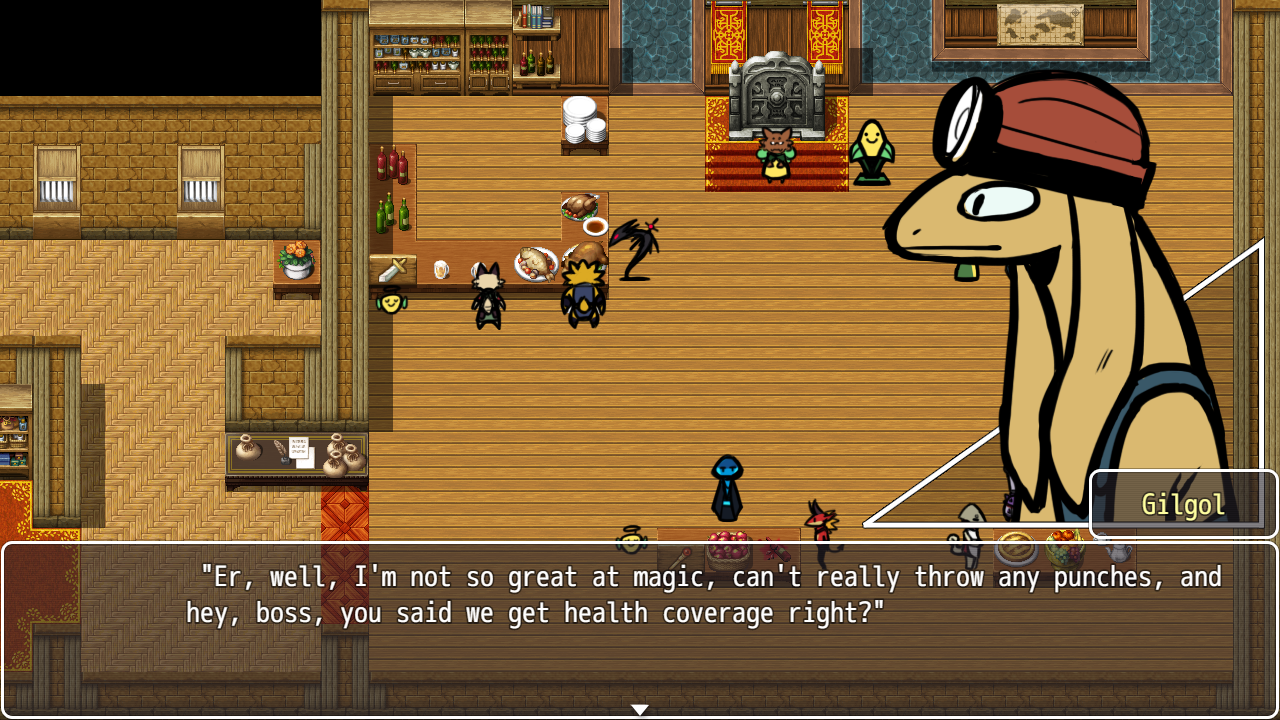Viewport: 1280px width, 720px height.
Task: Advance dialogue with the white continue arrow
Action: pos(640,709)
